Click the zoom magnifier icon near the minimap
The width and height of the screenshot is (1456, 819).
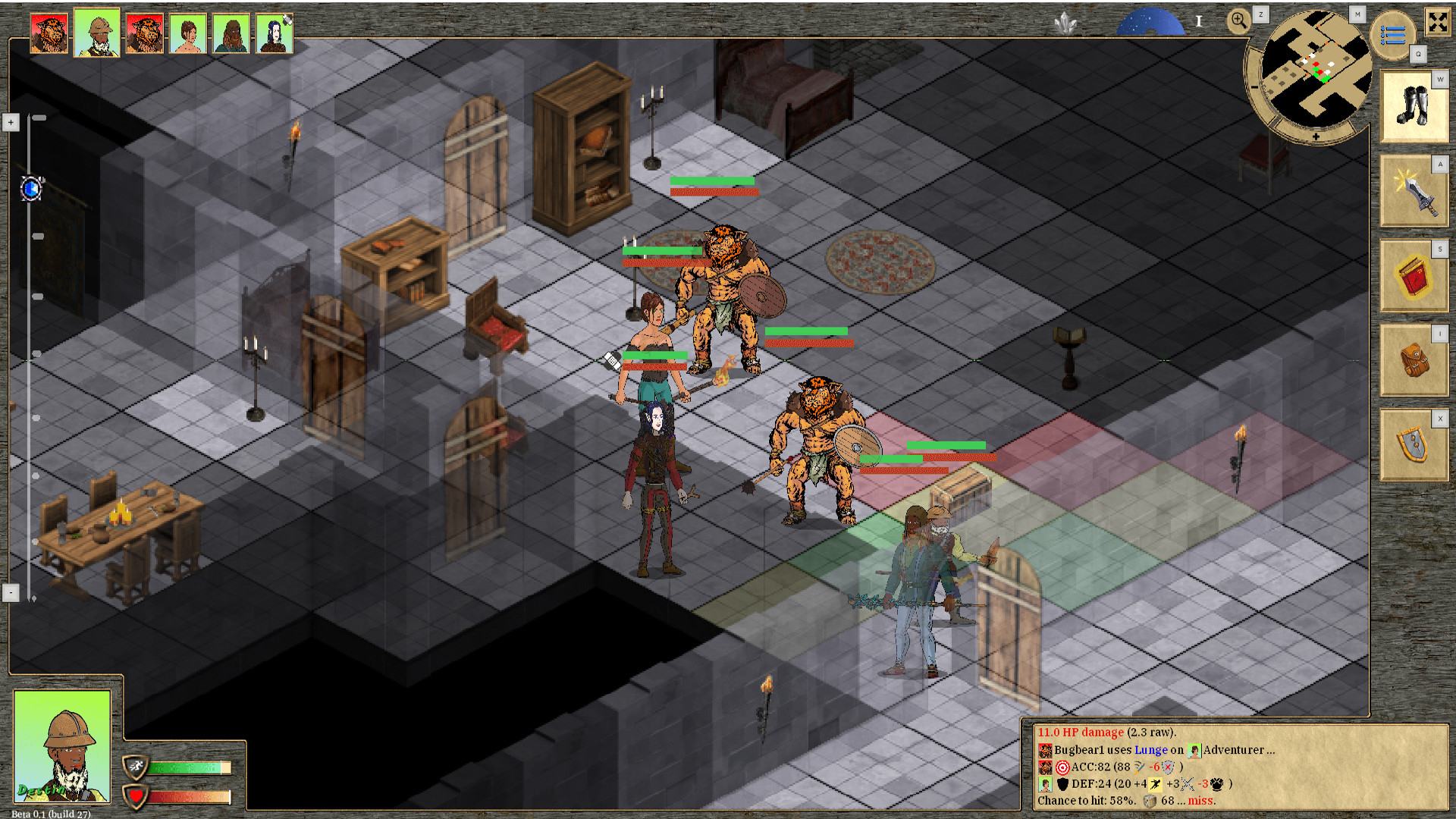1239,21
